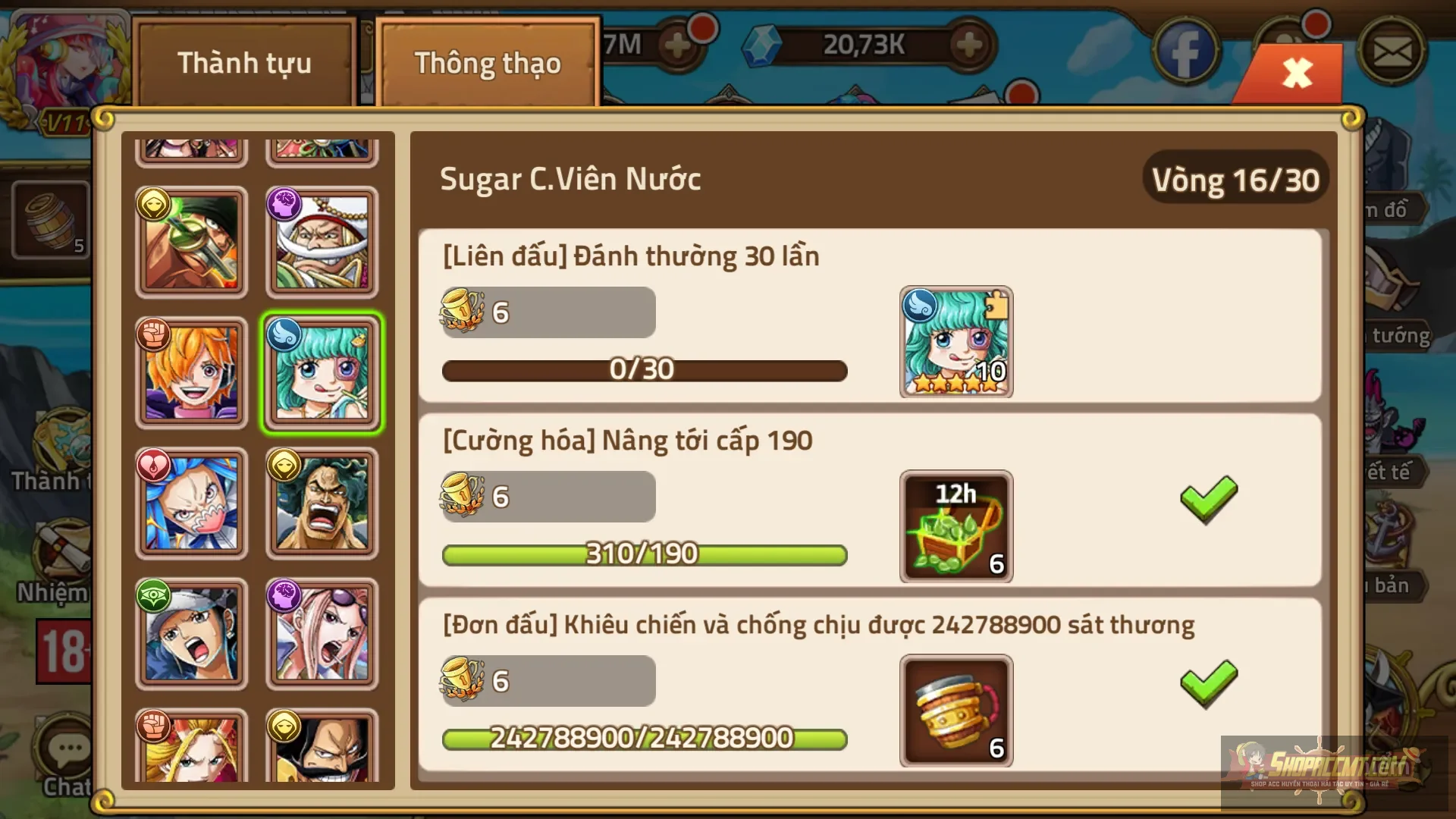Screen dimensions: 1456x819
Task: Click the barrel icon showing 5
Action: coord(48,220)
